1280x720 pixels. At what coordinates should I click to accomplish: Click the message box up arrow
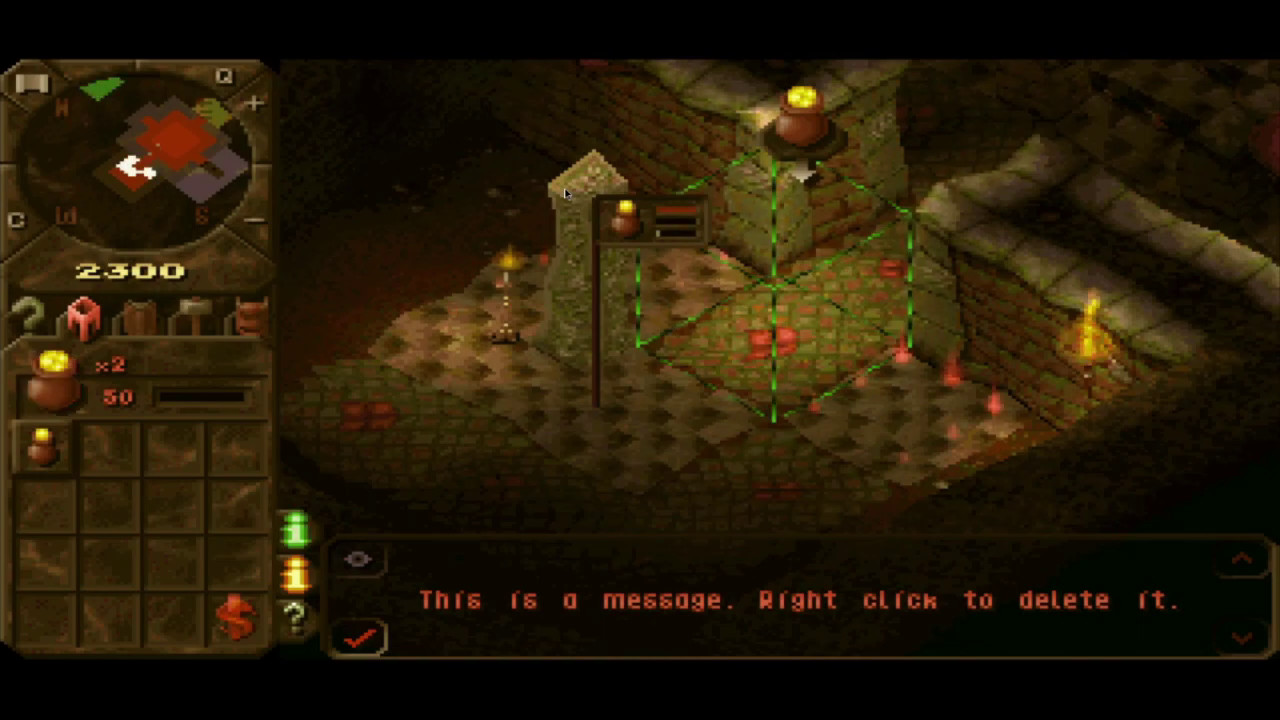coord(1242,560)
